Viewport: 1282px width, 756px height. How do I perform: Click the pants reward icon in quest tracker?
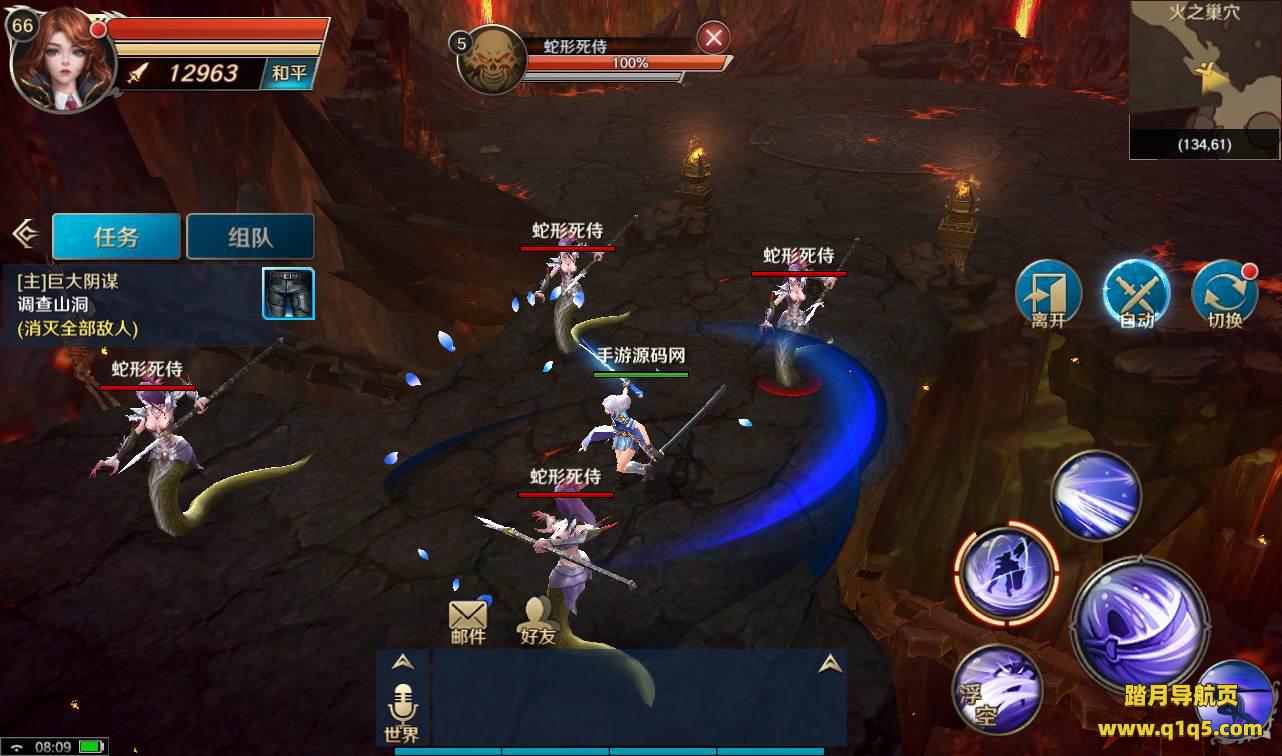click(x=288, y=294)
